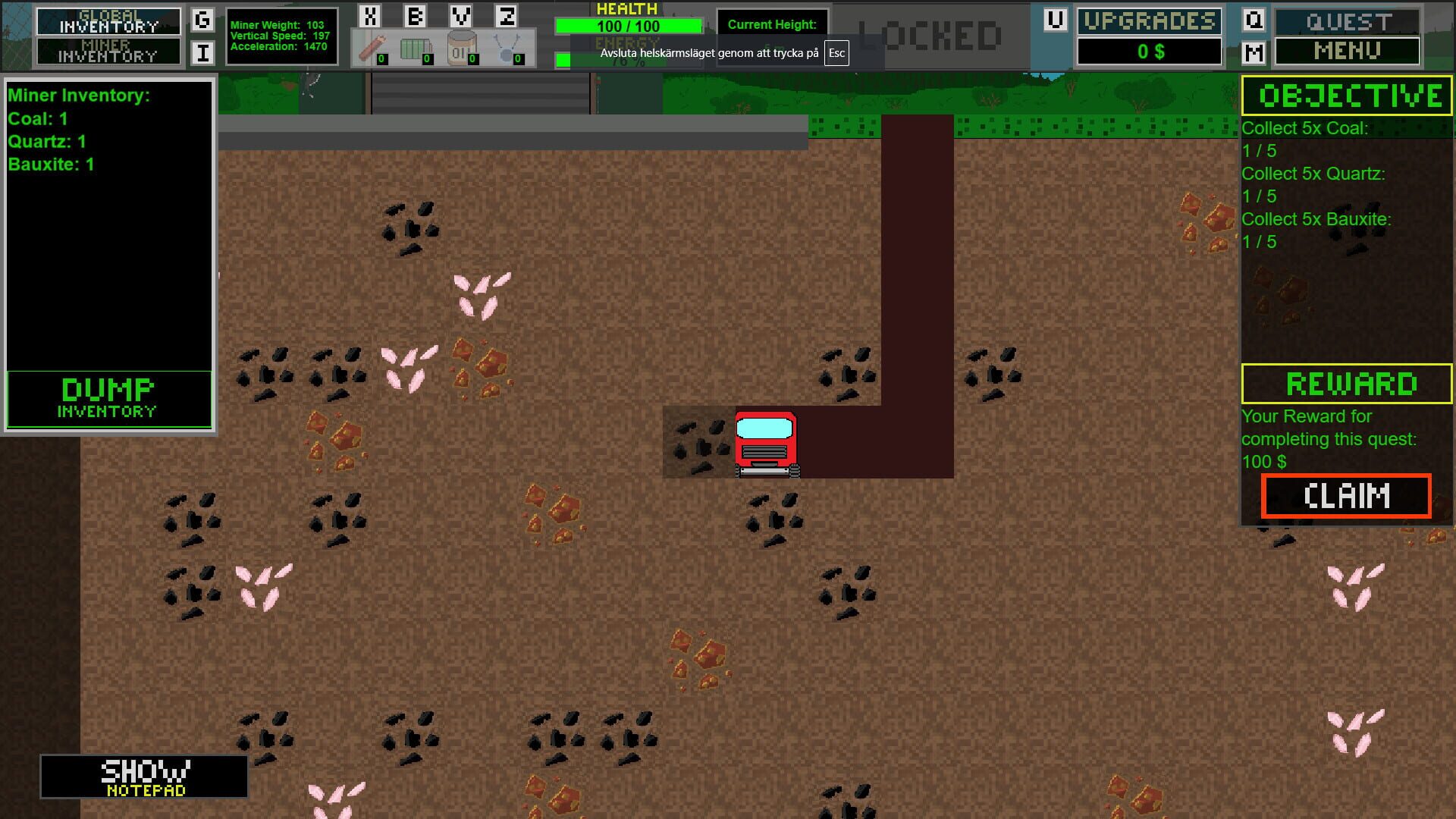Image resolution: width=1456 pixels, height=819 pixels.
Task: Click the red miner truck in the tunnel
Action: click(x=766, y=442)
